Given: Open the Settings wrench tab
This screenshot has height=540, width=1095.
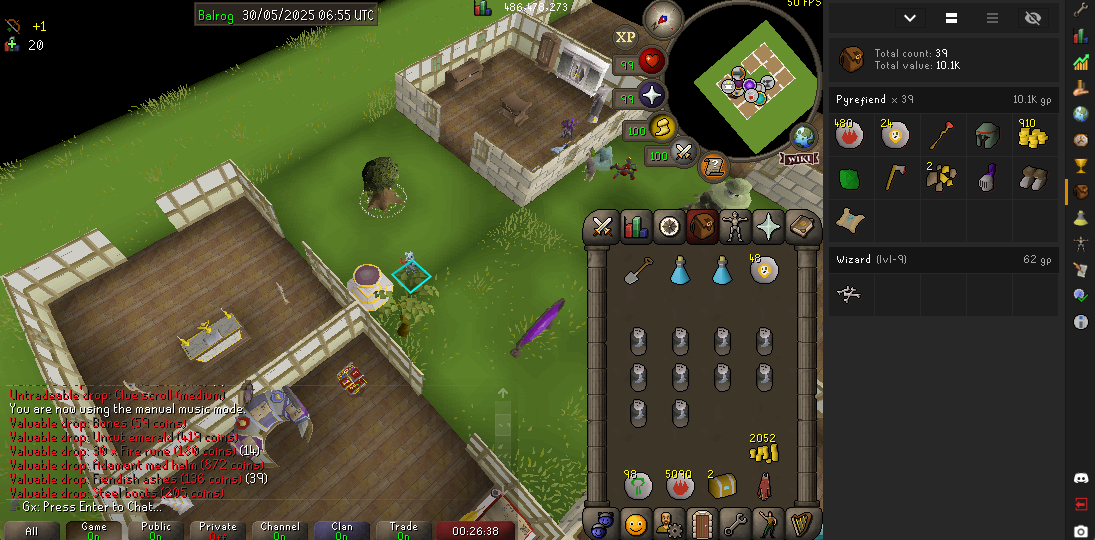Looking at the screenshot, I should pos(735,523).
